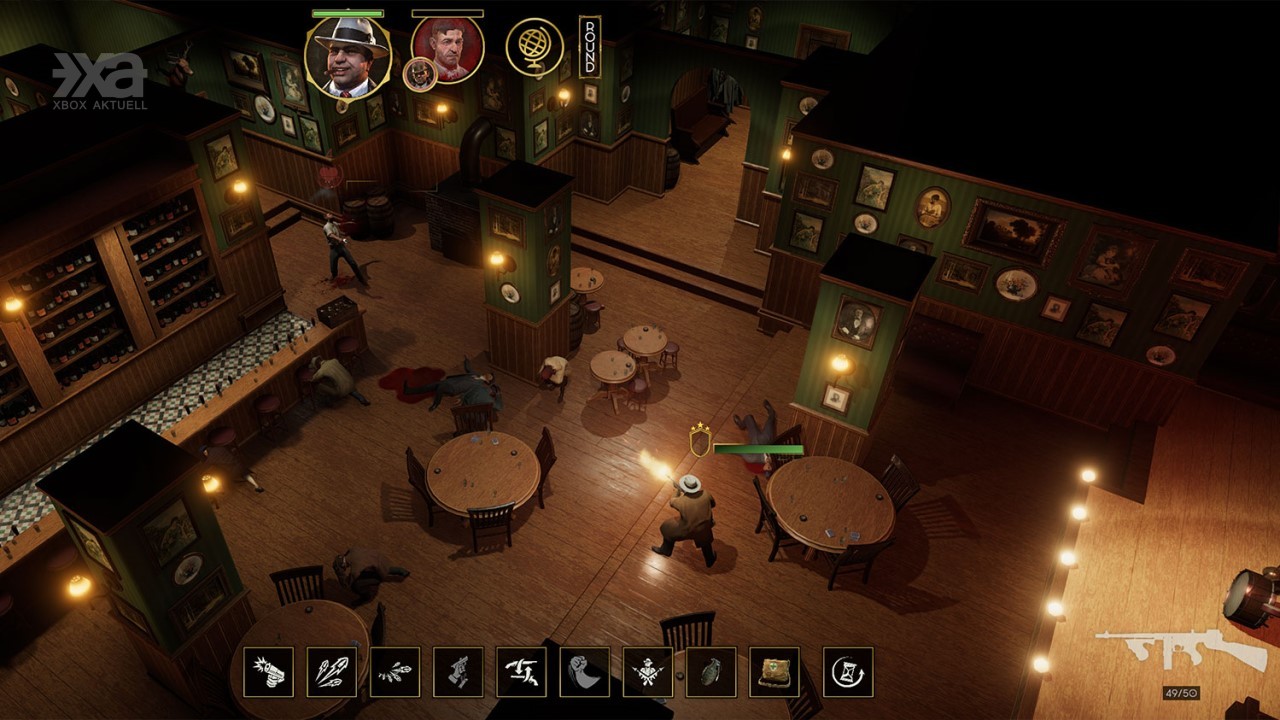This screenshot has width=1280, height=720.
Task: Select the hand-holding-pistol ability
Action: point(458,672)
